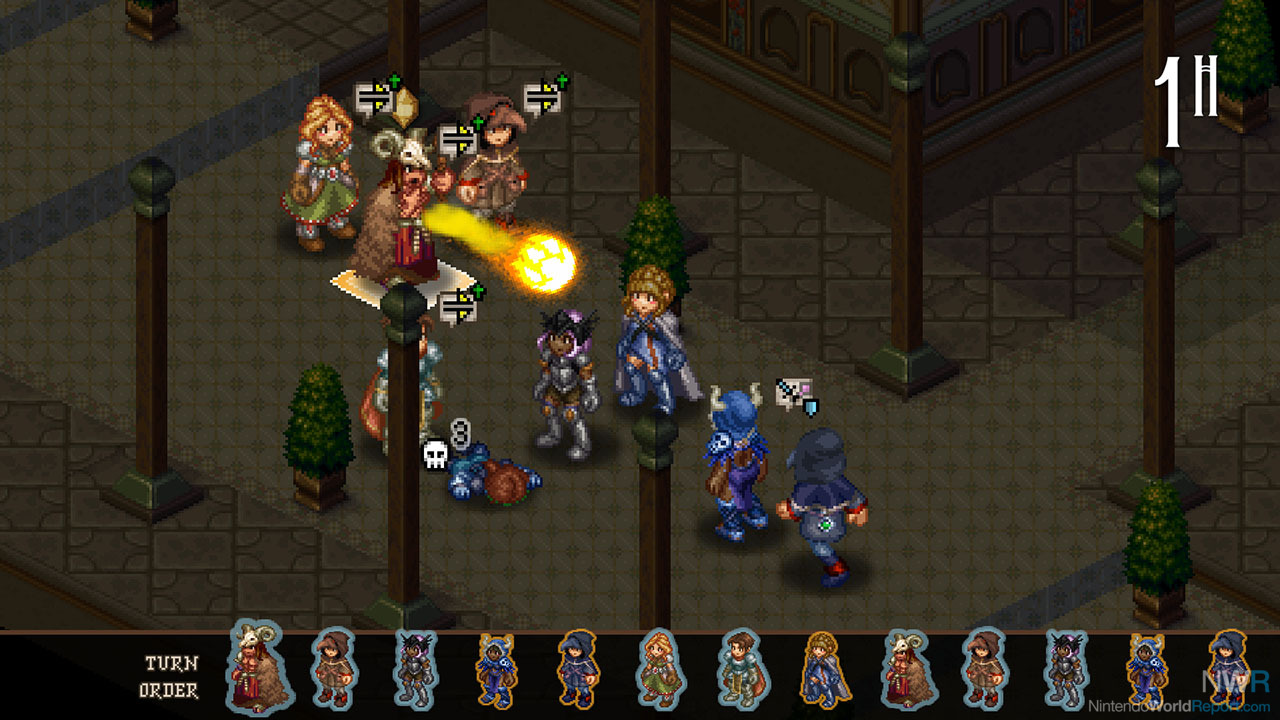Click the green-dress blonde girl turn portrait
1280x720 pixels.
(x=659, y=668)
